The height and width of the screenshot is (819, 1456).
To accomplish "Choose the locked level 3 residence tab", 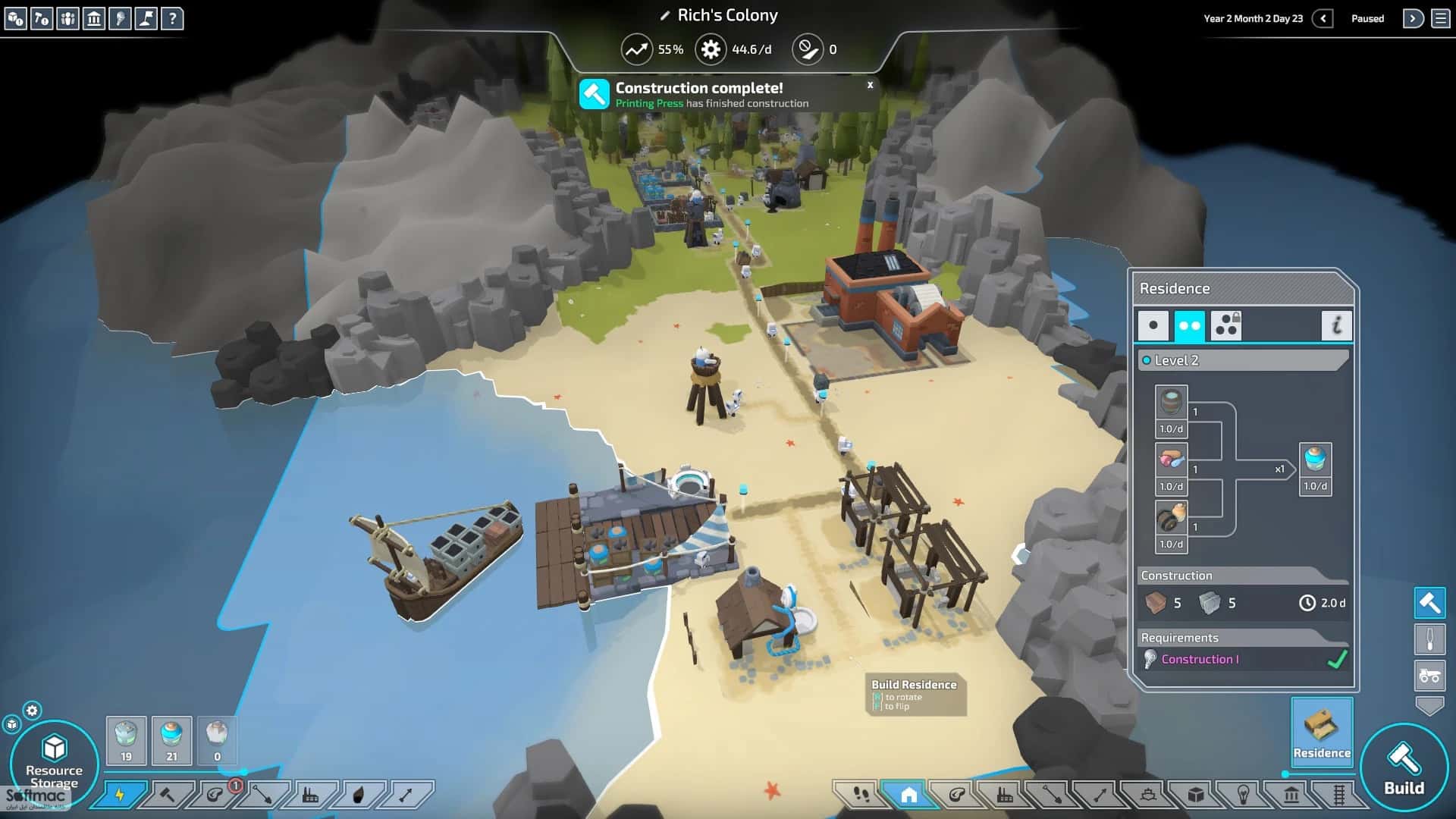I will point(1225,325).
